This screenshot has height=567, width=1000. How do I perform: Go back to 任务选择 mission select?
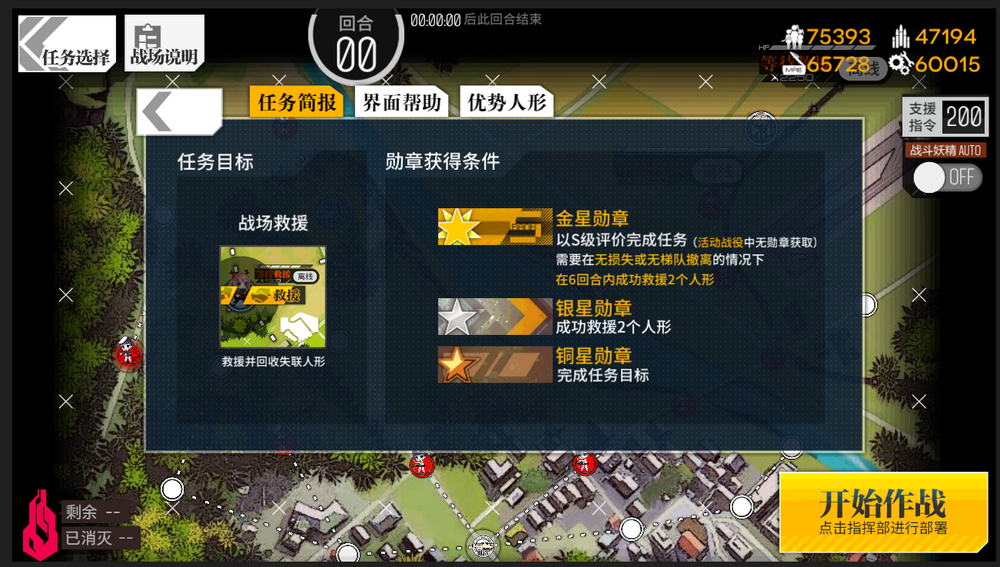coord(67,45)
